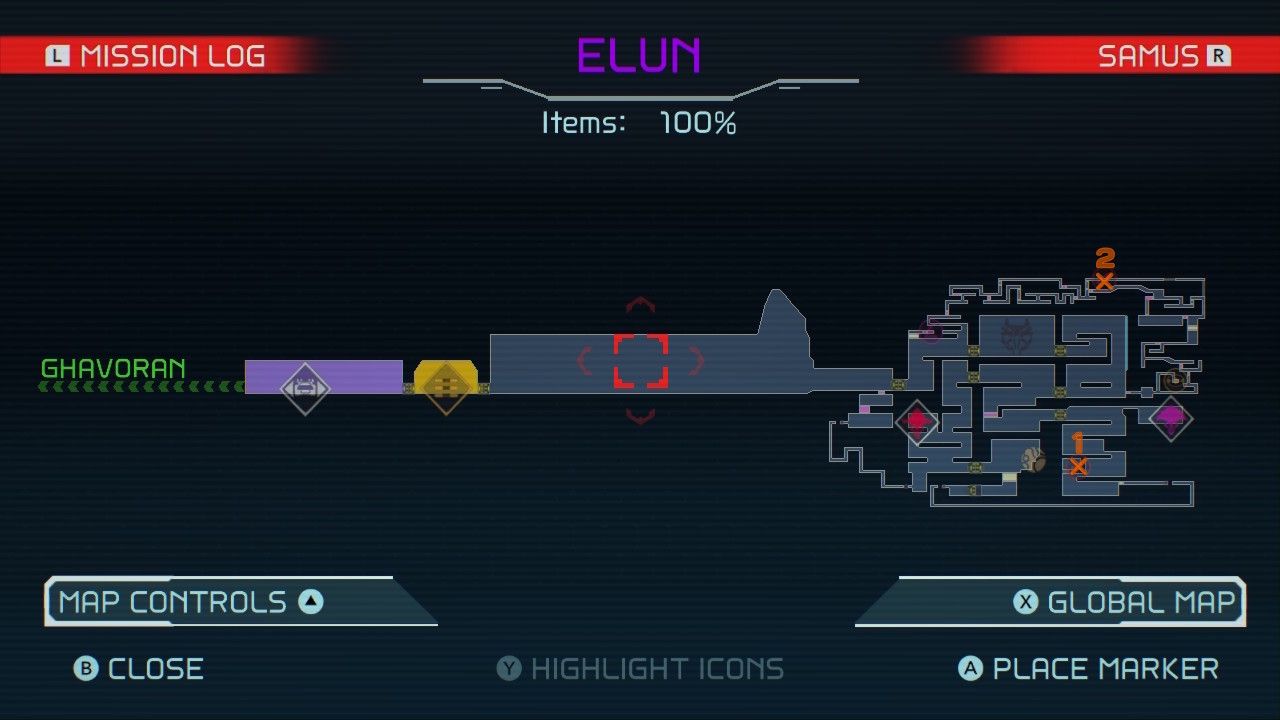Select the round item sphere icon lower map
Viewport: 1280px width, 720px height.
(x=1035, y=459)
